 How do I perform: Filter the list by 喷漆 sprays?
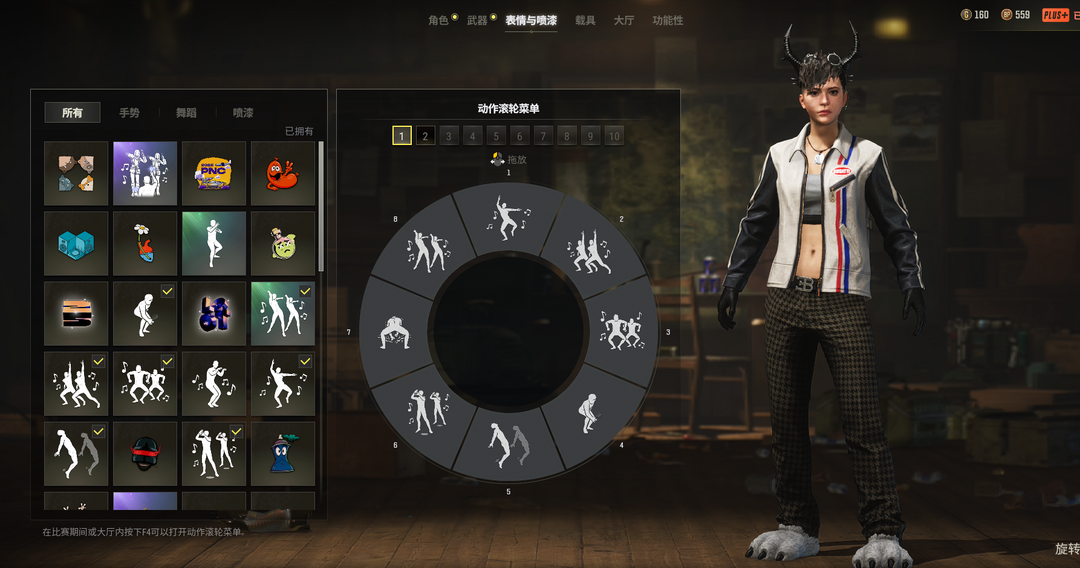(243, 113)
